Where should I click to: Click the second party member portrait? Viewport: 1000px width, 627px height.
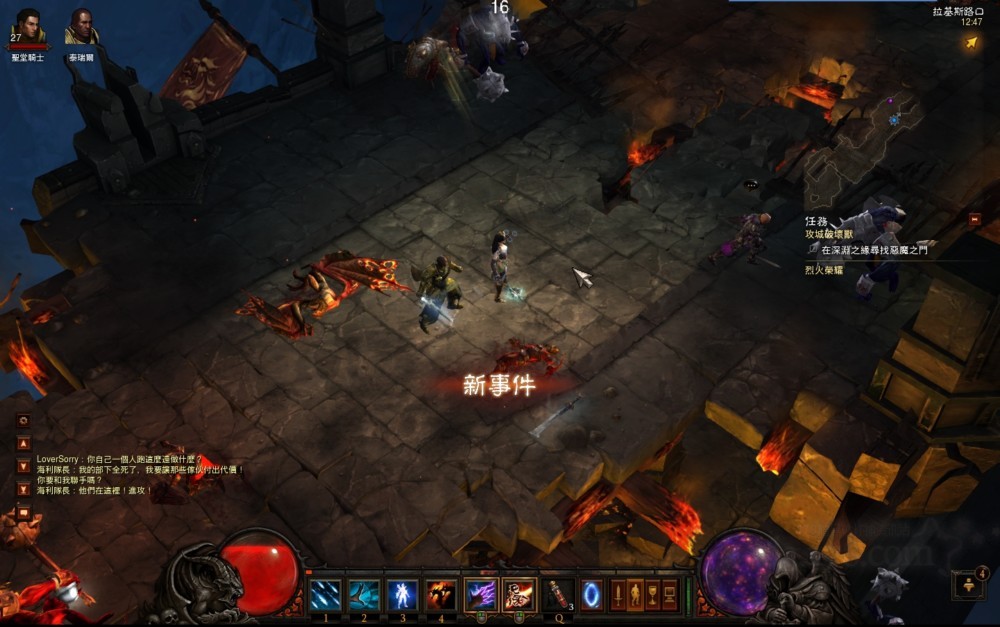pyautogui.click(x=82, y=26)
